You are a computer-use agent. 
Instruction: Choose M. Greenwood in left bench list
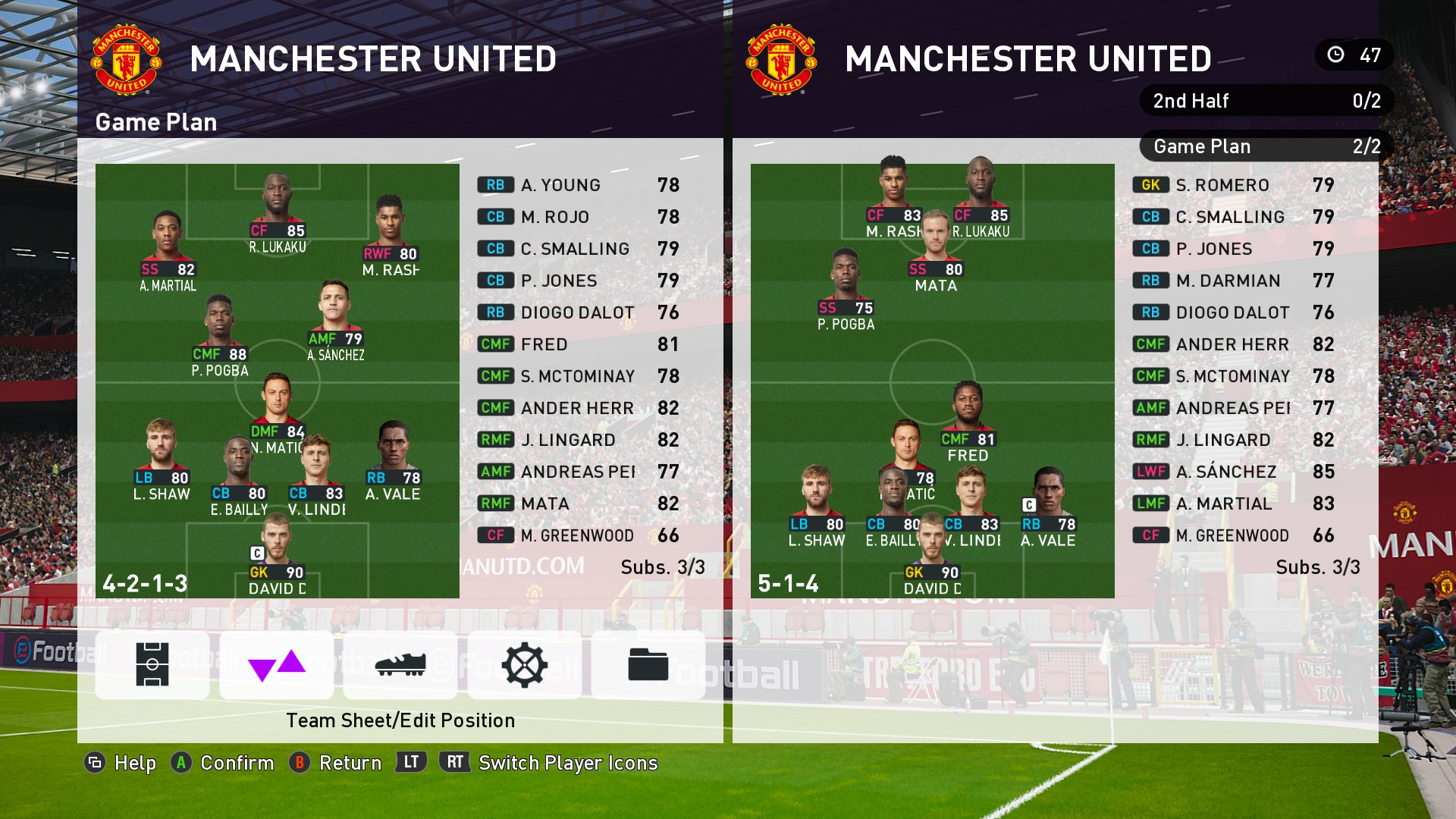(x=578, y=535)
